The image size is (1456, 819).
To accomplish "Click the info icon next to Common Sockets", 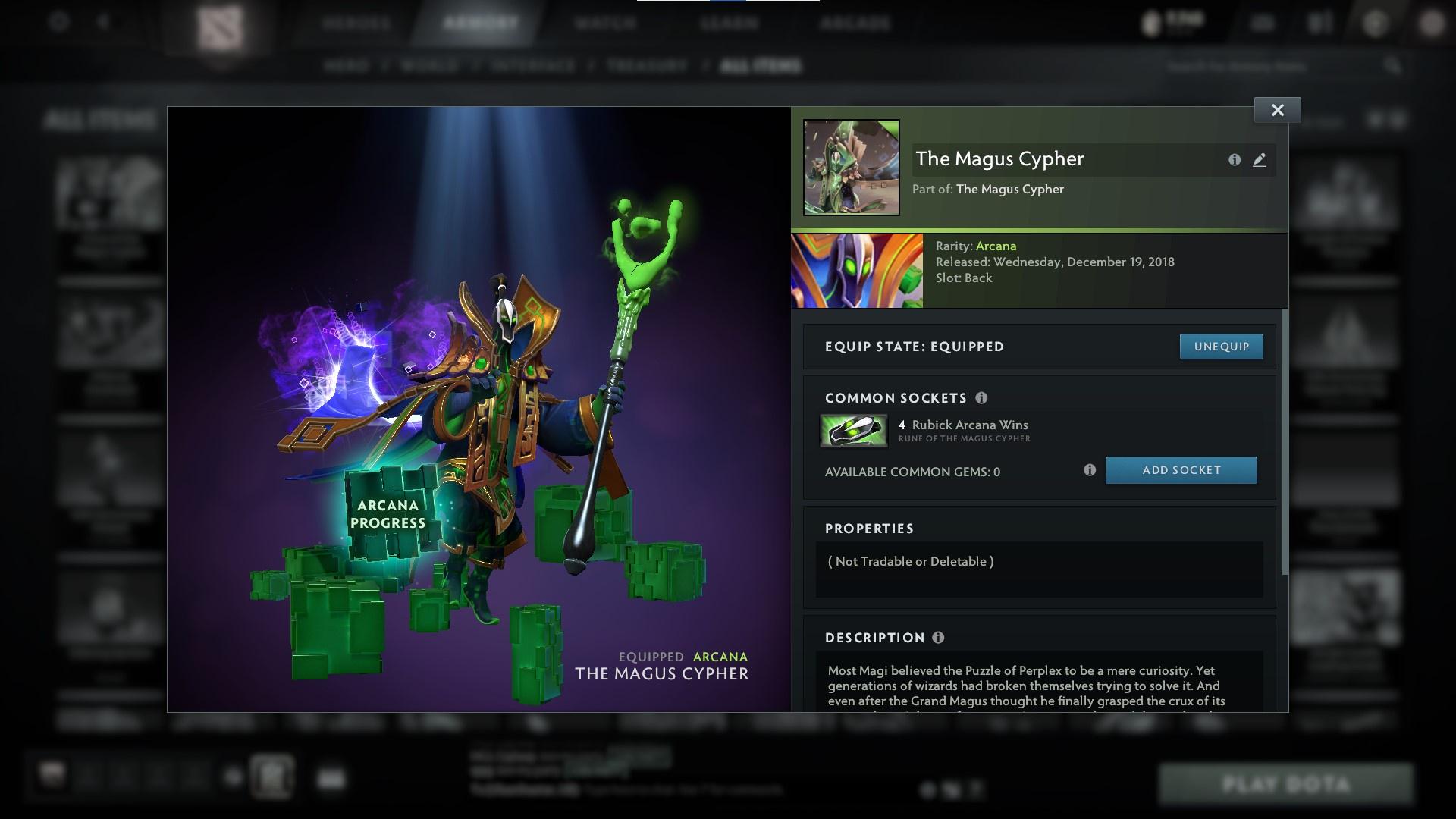I will click(x=983, y=398).
